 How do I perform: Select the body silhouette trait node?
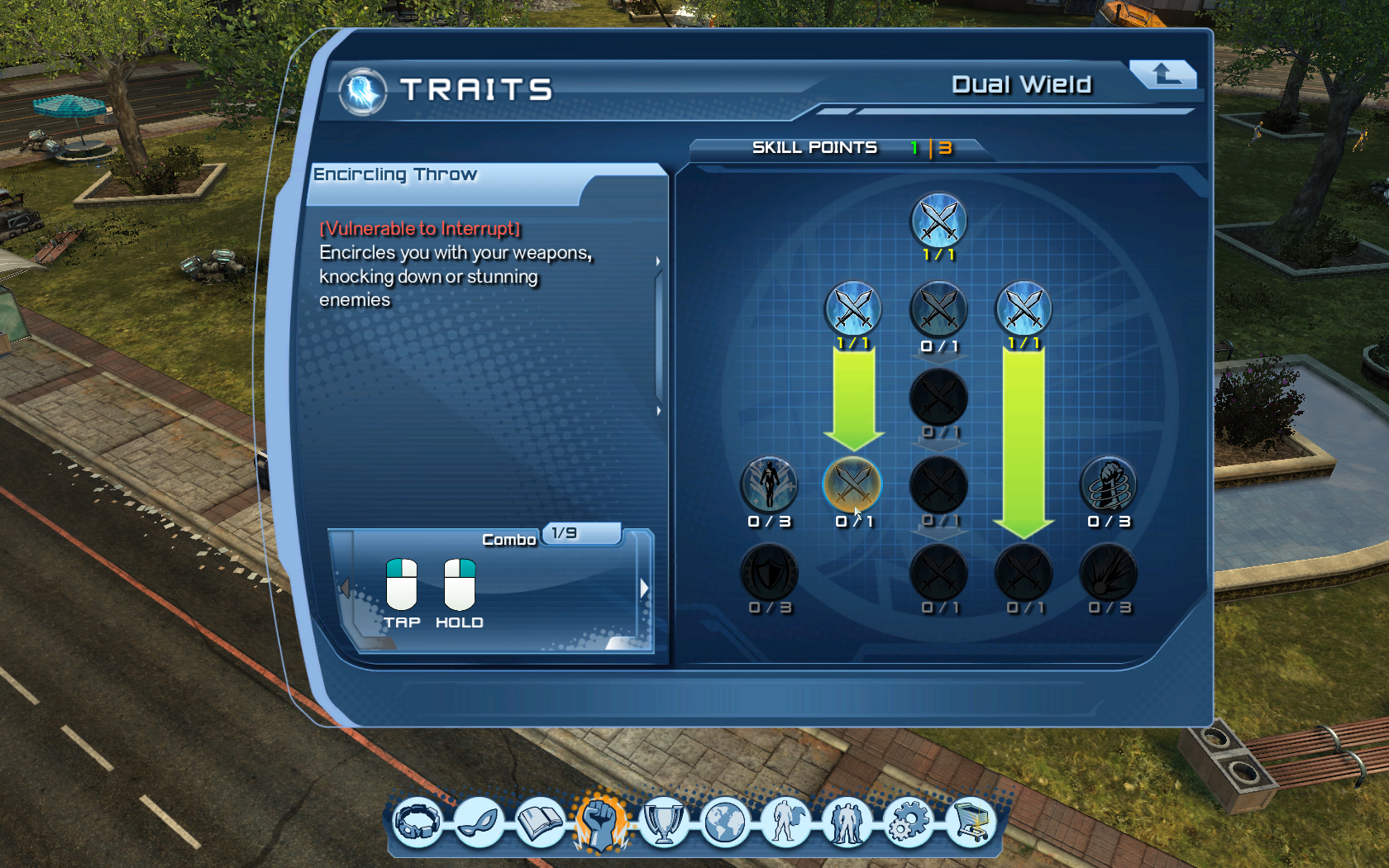[769, 484]
